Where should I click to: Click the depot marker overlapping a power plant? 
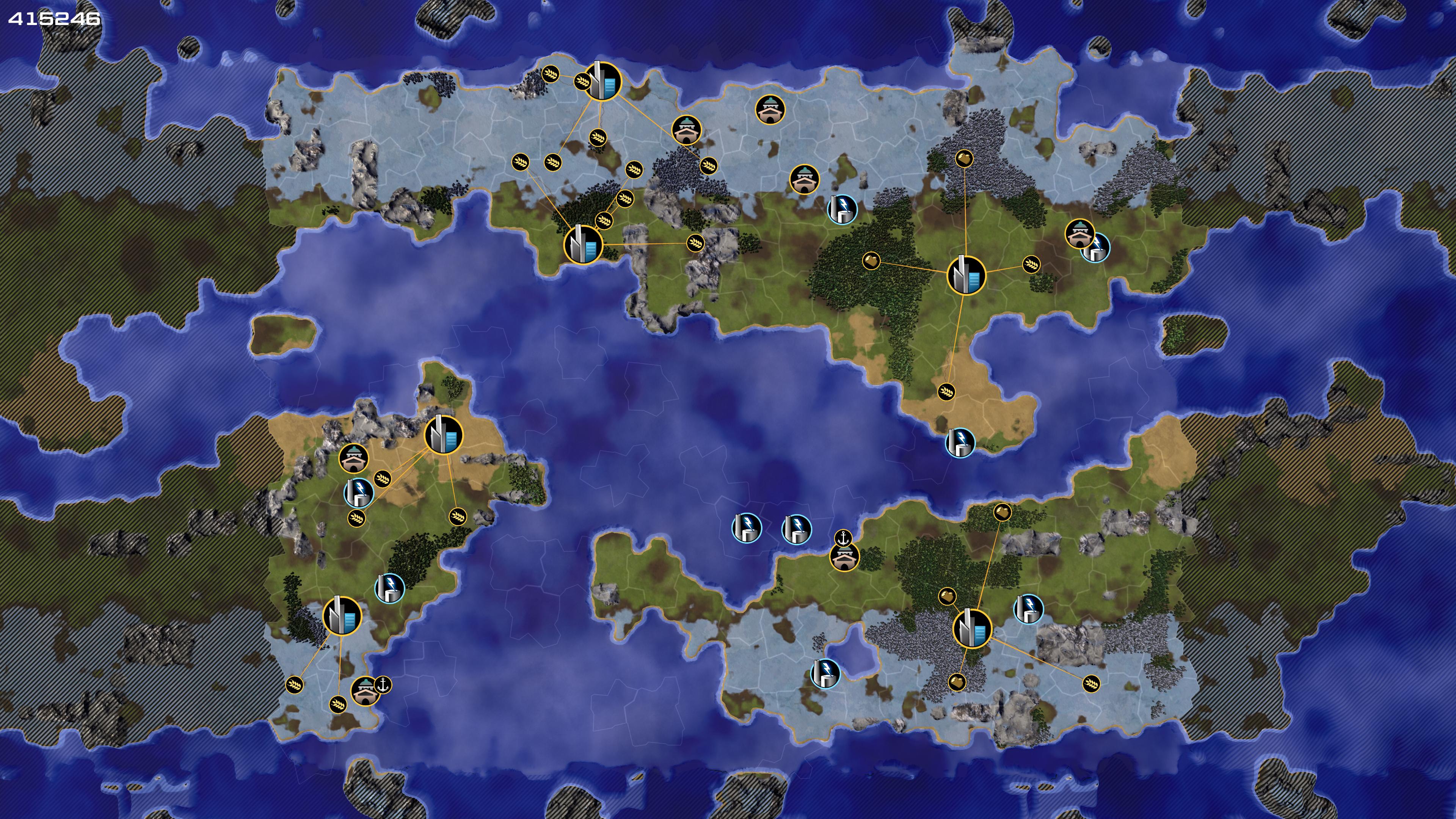(1079, 234)
